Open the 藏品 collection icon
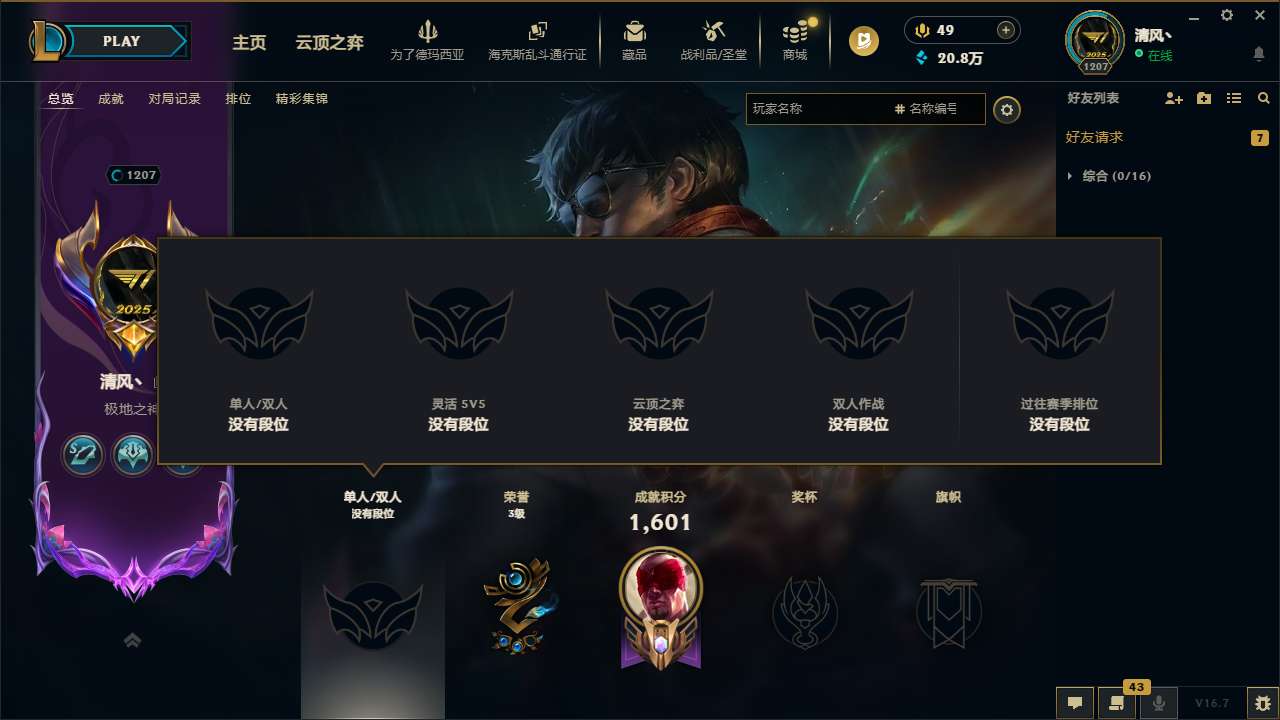 click(634, 40)
